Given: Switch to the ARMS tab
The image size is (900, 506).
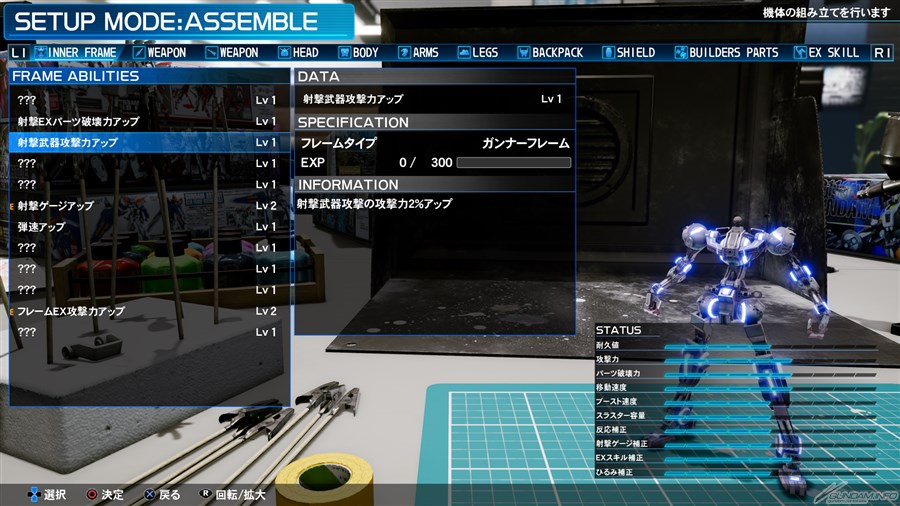Looking at the screenshot, I should [418, 52].
